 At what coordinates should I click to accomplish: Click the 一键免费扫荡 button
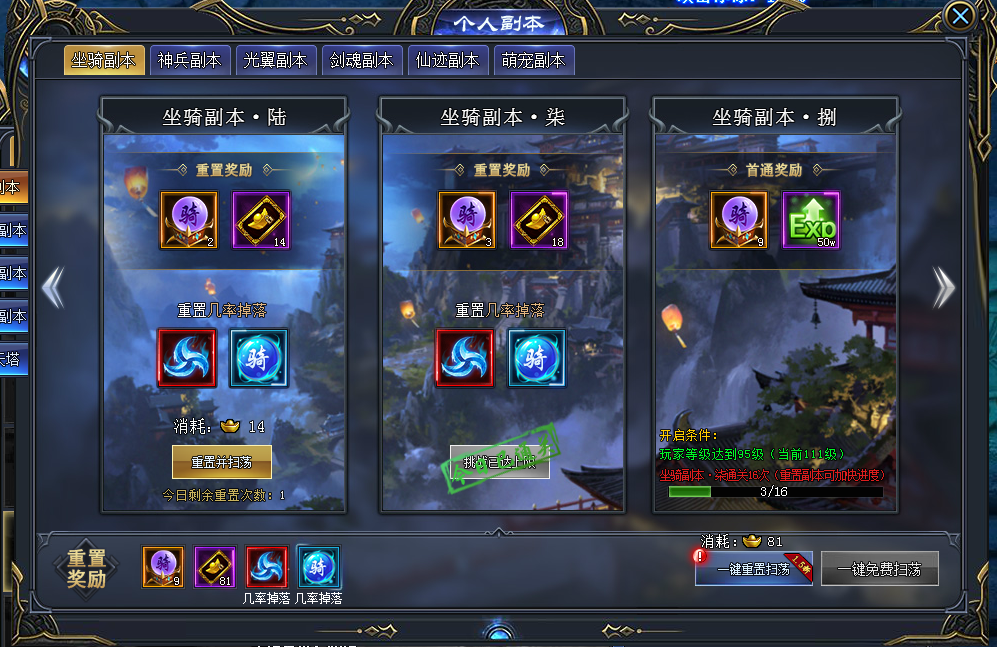pos(880,569)
